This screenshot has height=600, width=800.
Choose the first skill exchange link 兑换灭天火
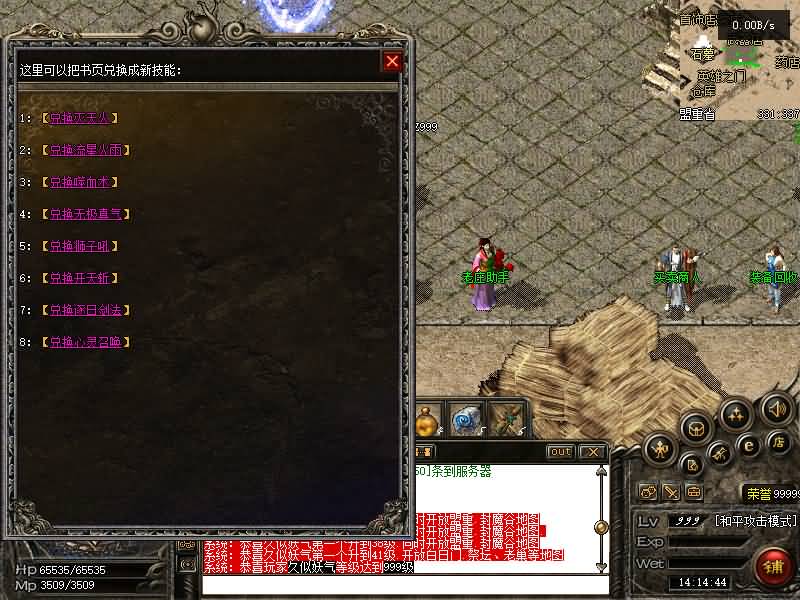82,118
